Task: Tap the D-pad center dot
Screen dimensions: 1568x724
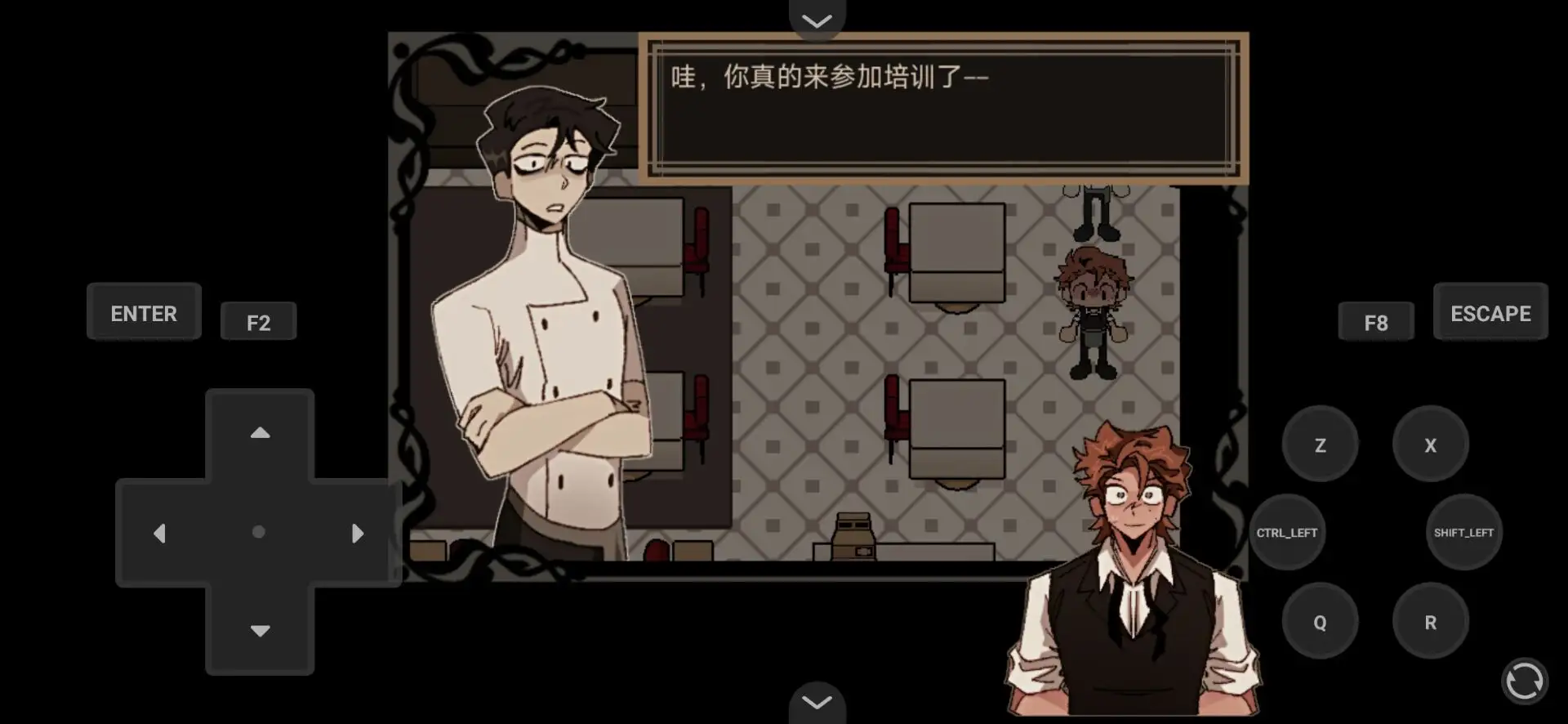Action: [260, 532]
